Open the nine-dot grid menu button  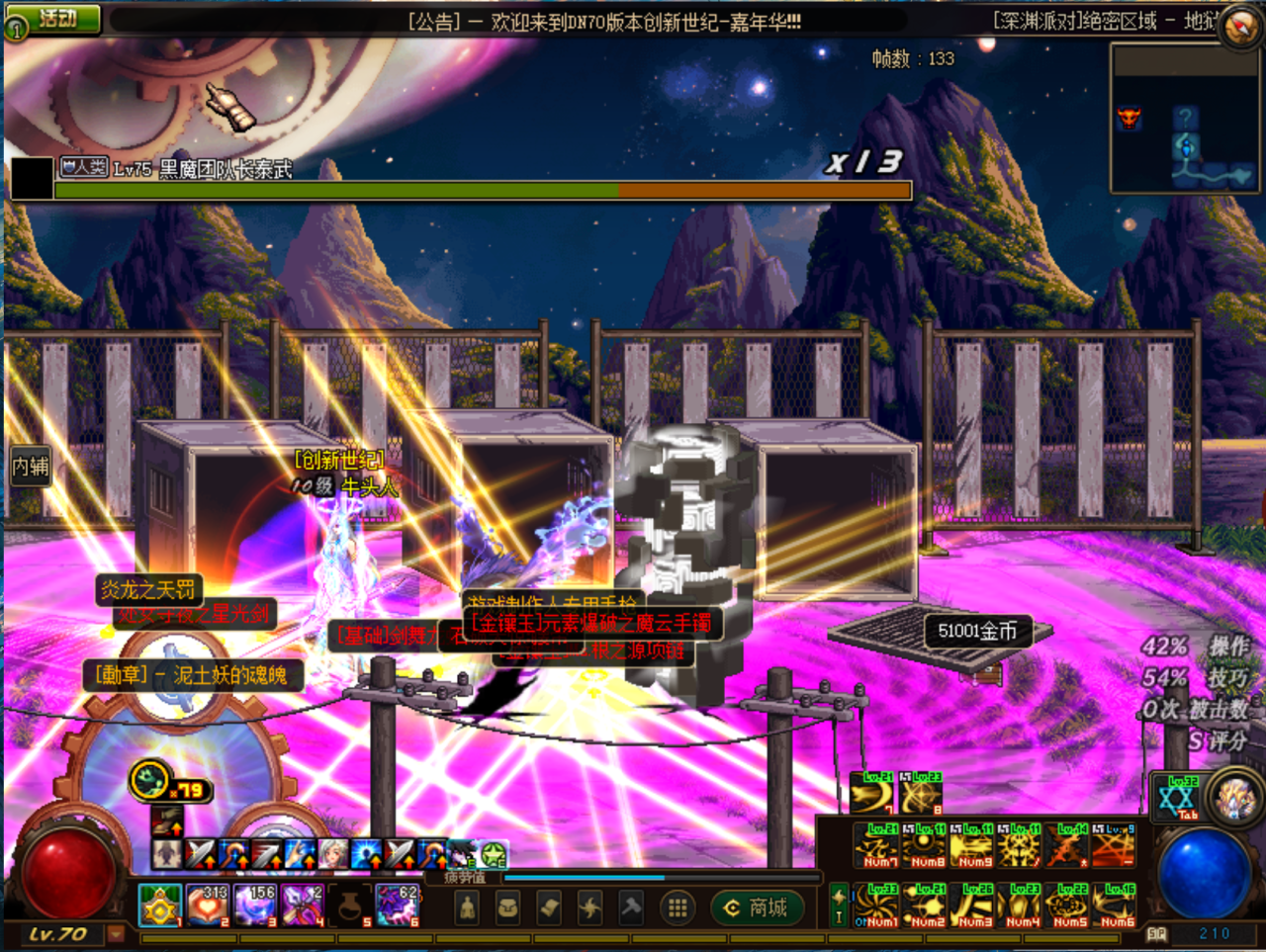[678, 908]
